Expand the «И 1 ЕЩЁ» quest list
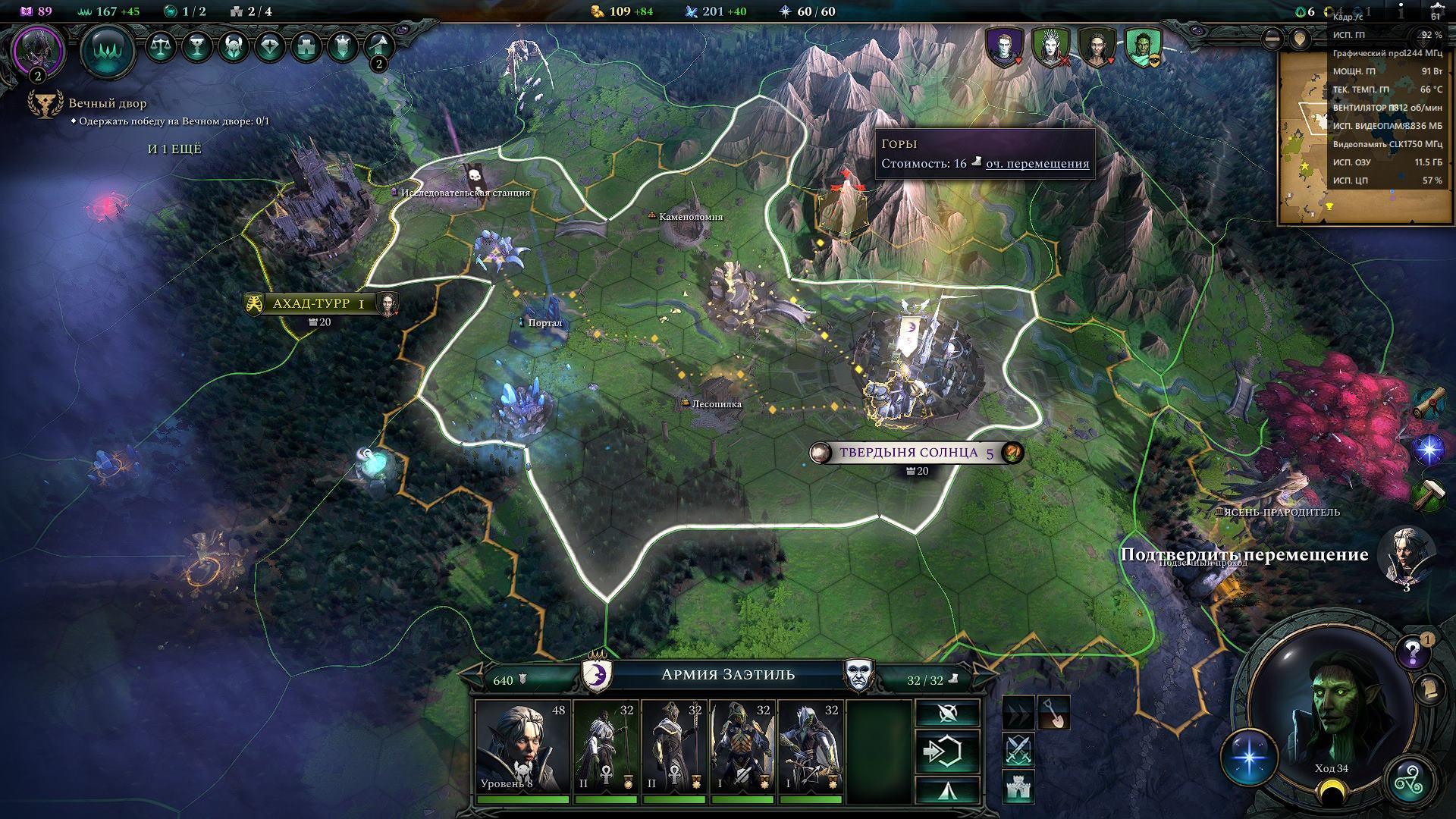1456x819 pixels. (x=174, y=149)
